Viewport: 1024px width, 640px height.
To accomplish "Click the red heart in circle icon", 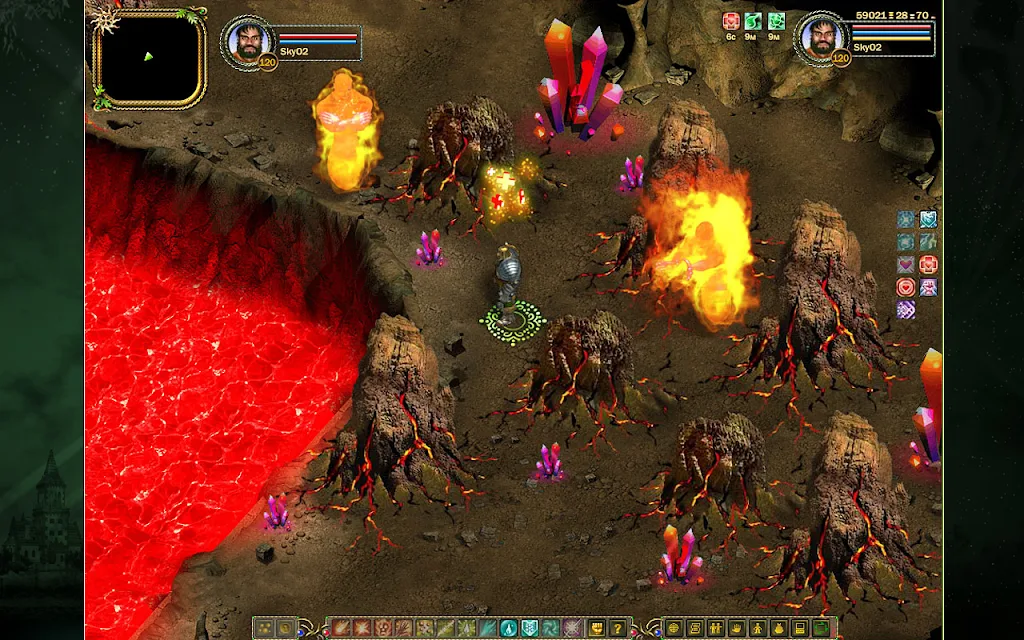I will [906, 287].
